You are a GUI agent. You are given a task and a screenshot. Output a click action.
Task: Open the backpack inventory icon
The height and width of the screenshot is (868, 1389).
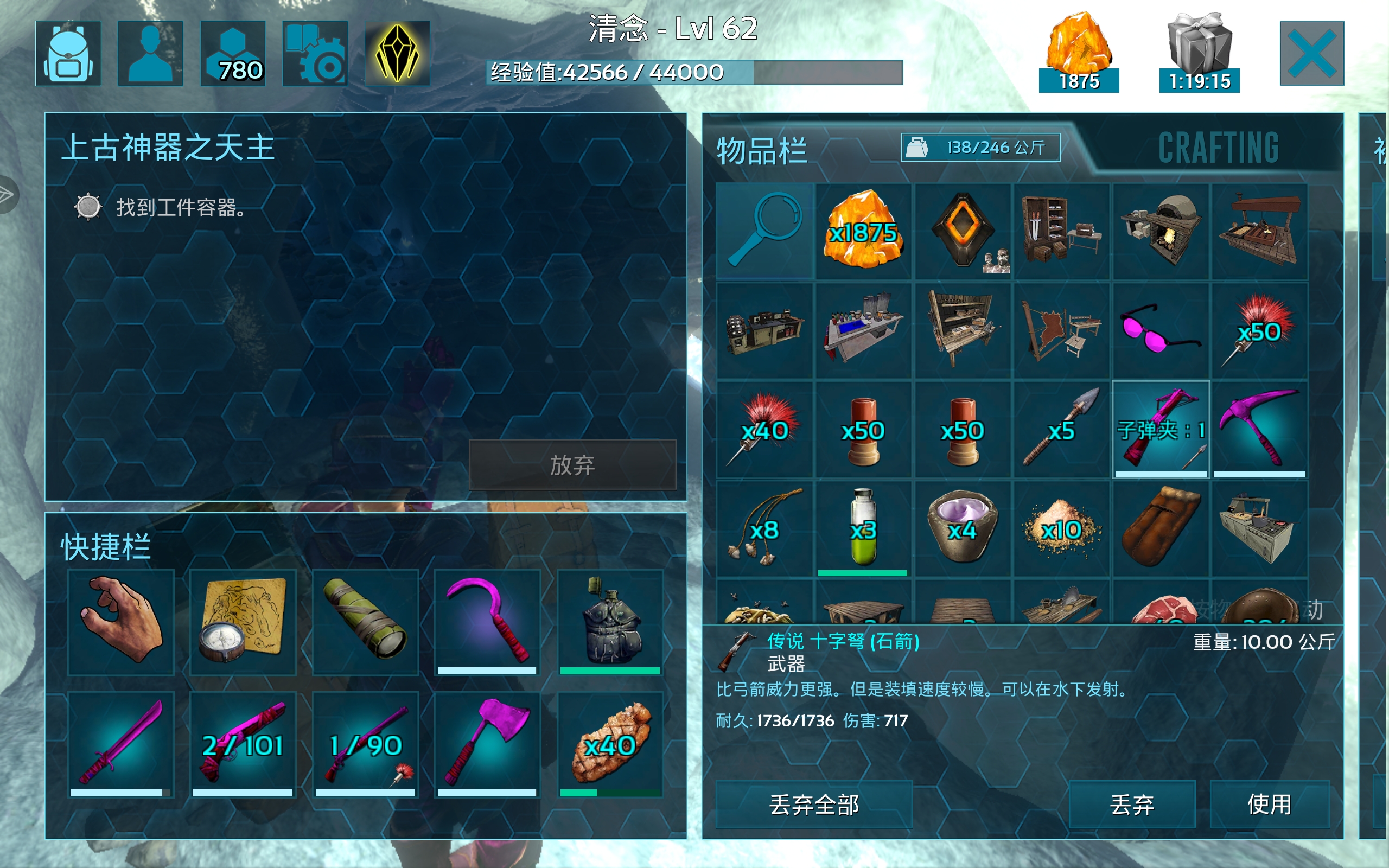[68, 55]
